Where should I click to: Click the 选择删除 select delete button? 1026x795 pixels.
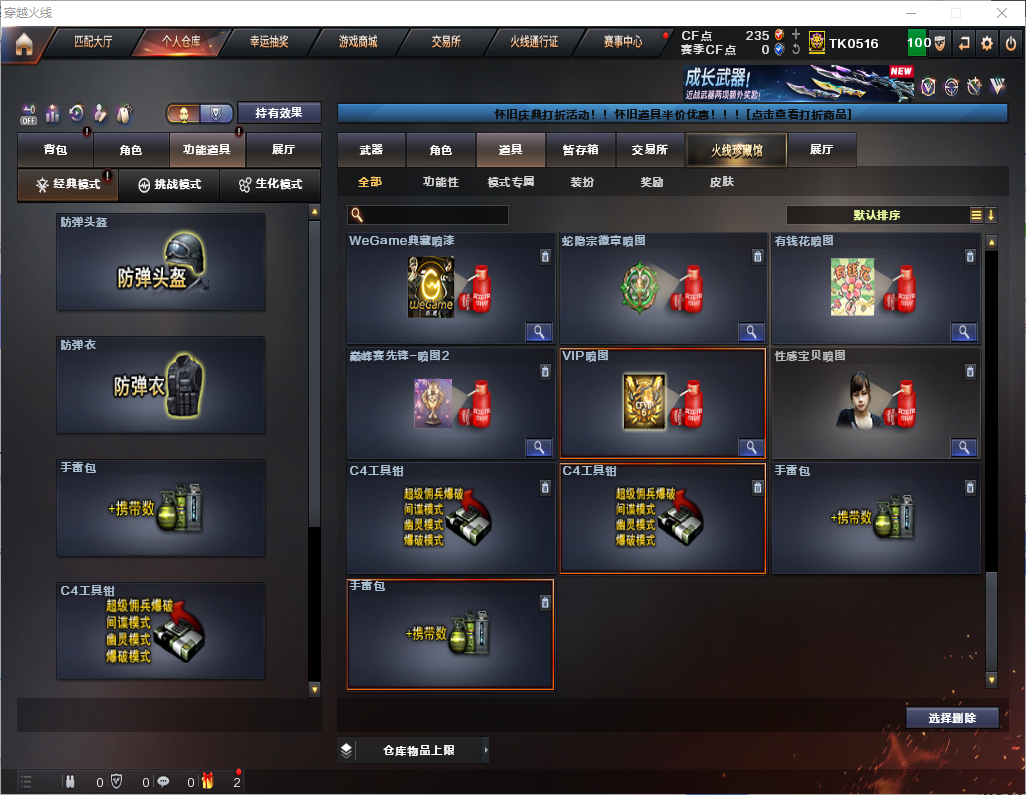[x=951, y=718]
